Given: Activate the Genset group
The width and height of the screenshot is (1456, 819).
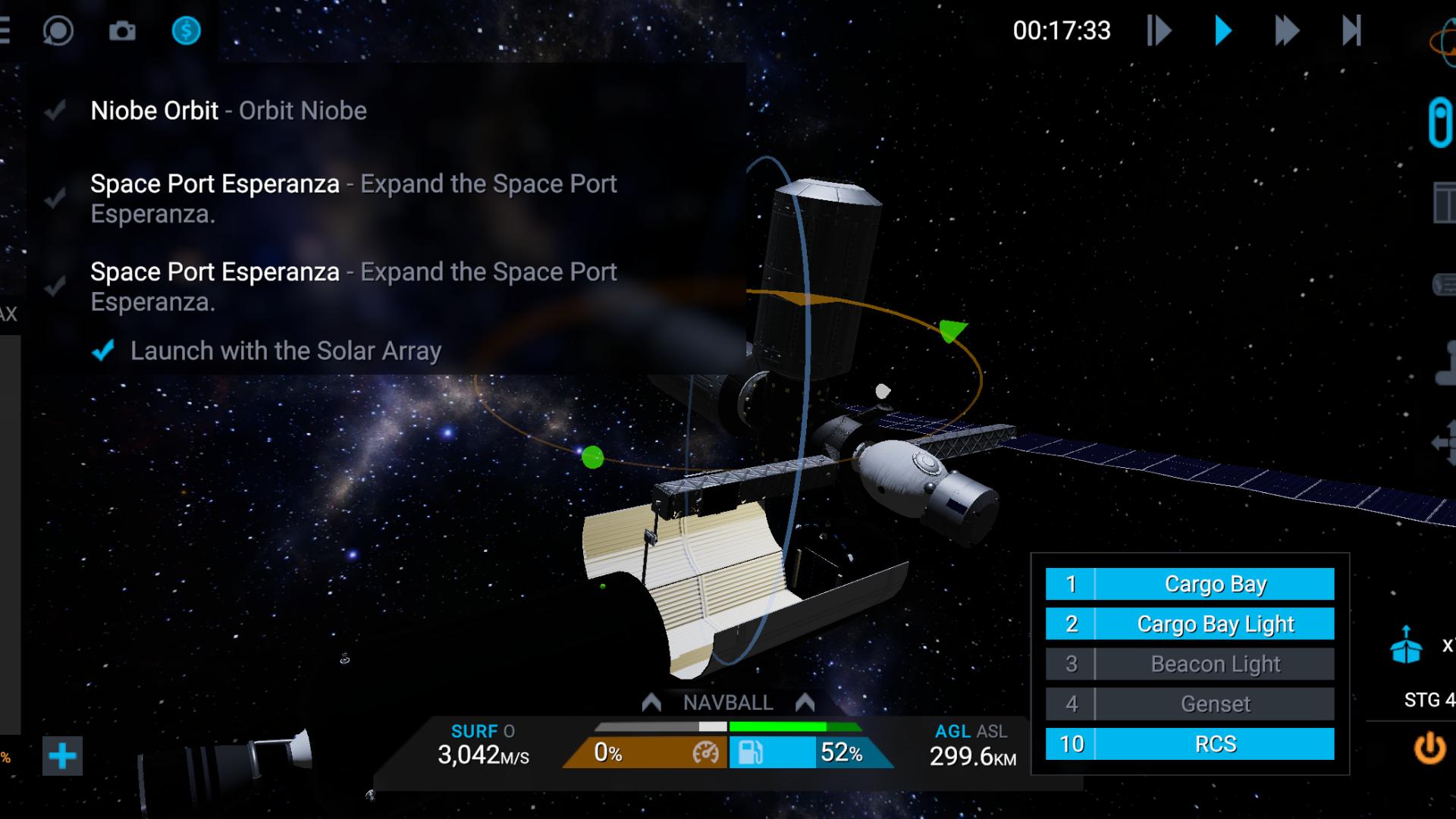Looking at the screenshot, I should tap(1189, 704).
